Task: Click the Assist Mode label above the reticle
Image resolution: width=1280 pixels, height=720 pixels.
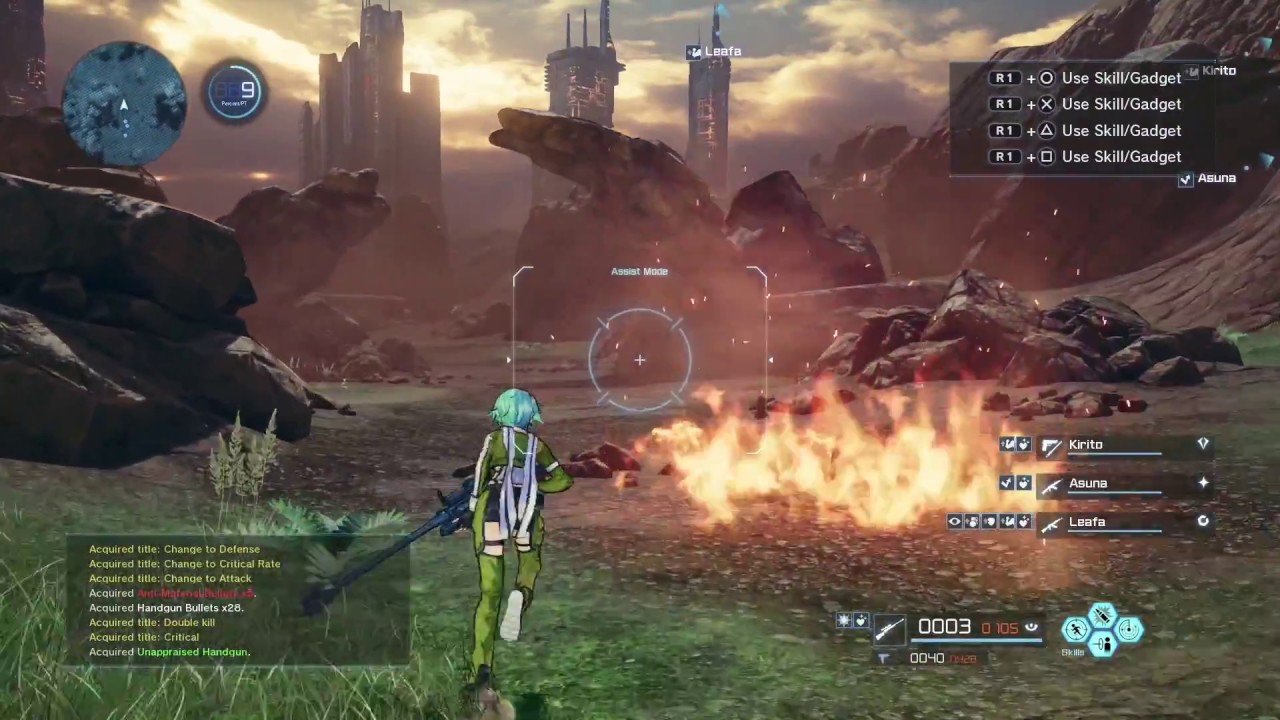Action: click(639, 271)
